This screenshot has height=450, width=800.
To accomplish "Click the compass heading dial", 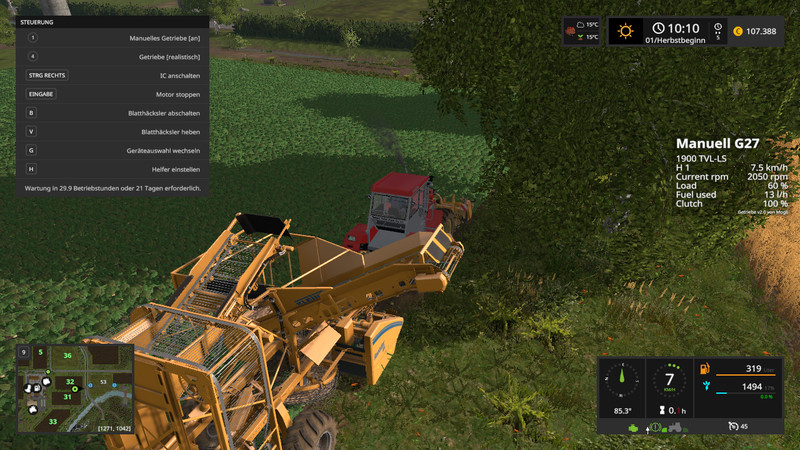I will click(624, 380).
